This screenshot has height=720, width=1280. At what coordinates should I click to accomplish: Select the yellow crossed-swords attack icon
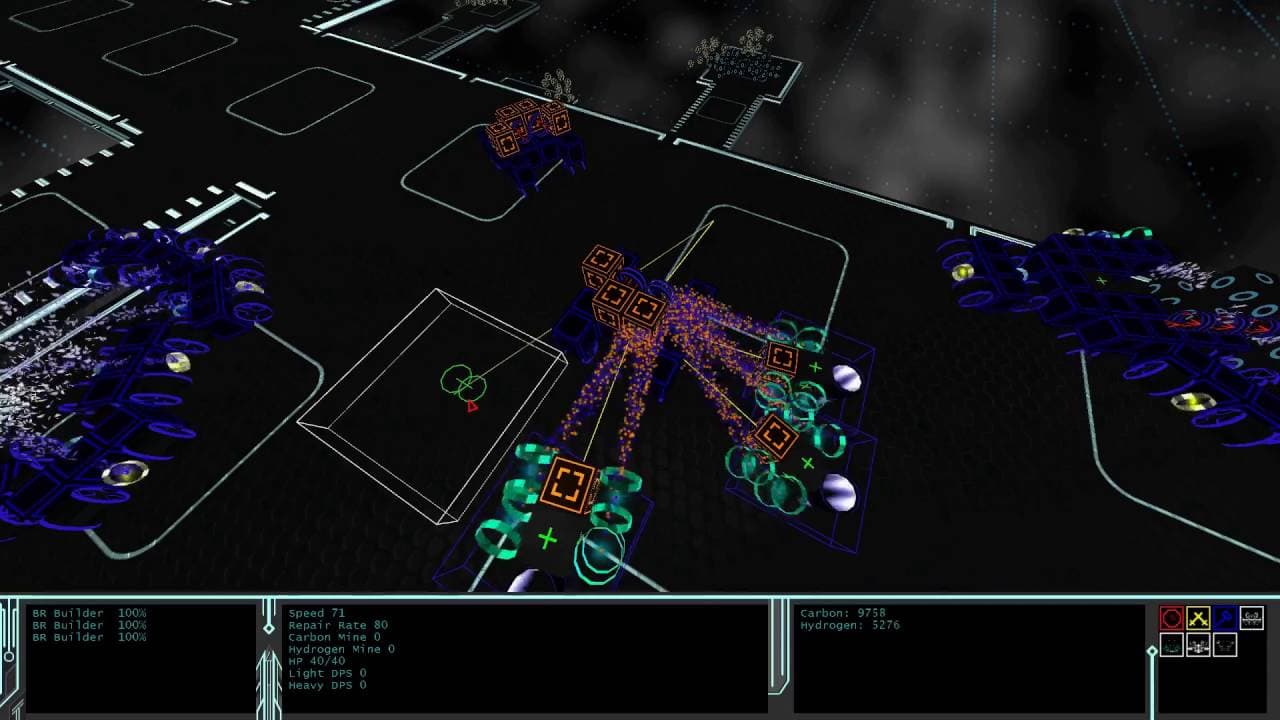(1198, 618)
